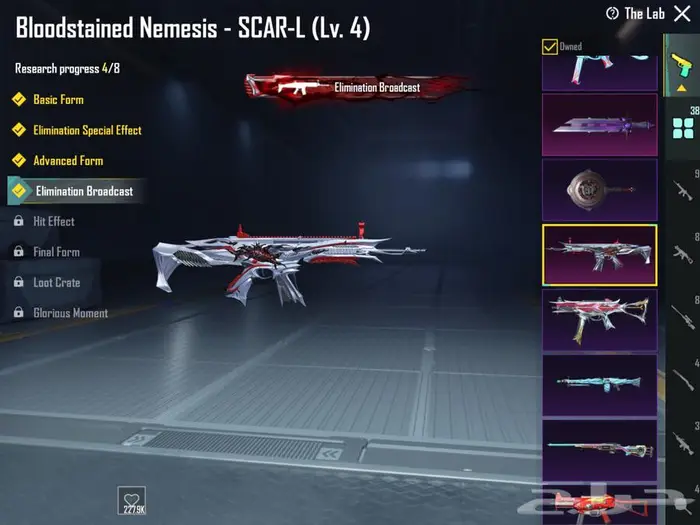The width and height of the screenshot is (700, 525).
Task: Select the locked Hit Effect stage
Action: tap(53, 221)
